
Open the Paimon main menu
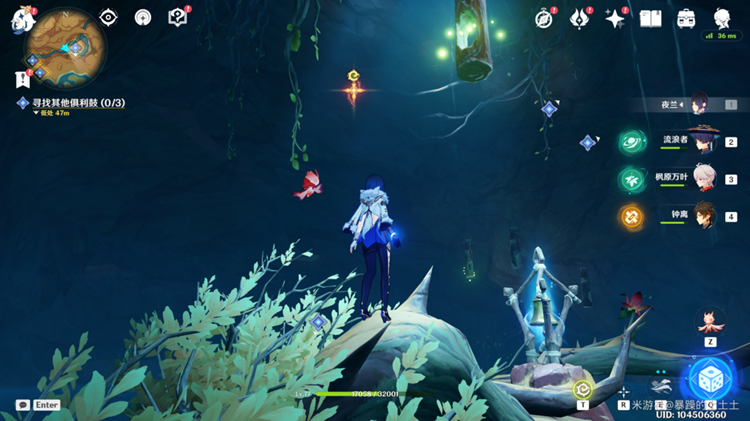coord(22,19)
